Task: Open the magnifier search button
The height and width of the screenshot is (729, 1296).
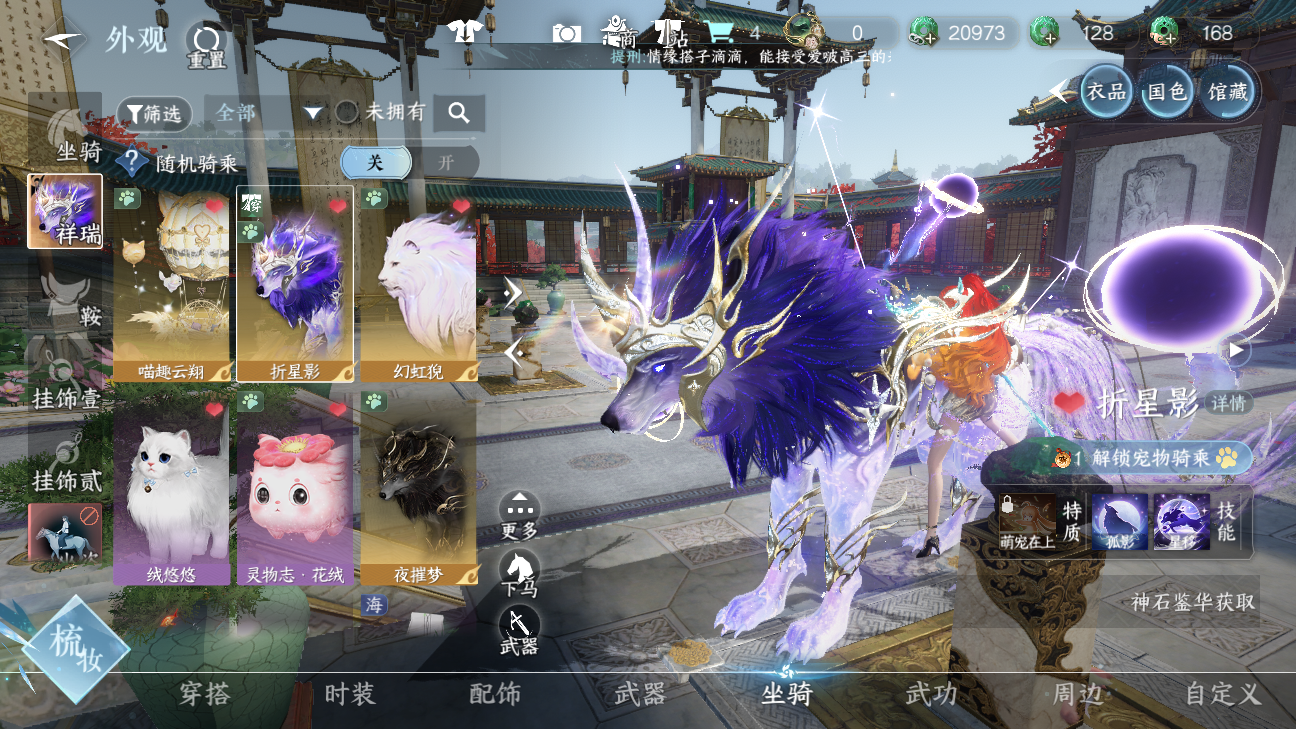Action: tap(459, 113)
